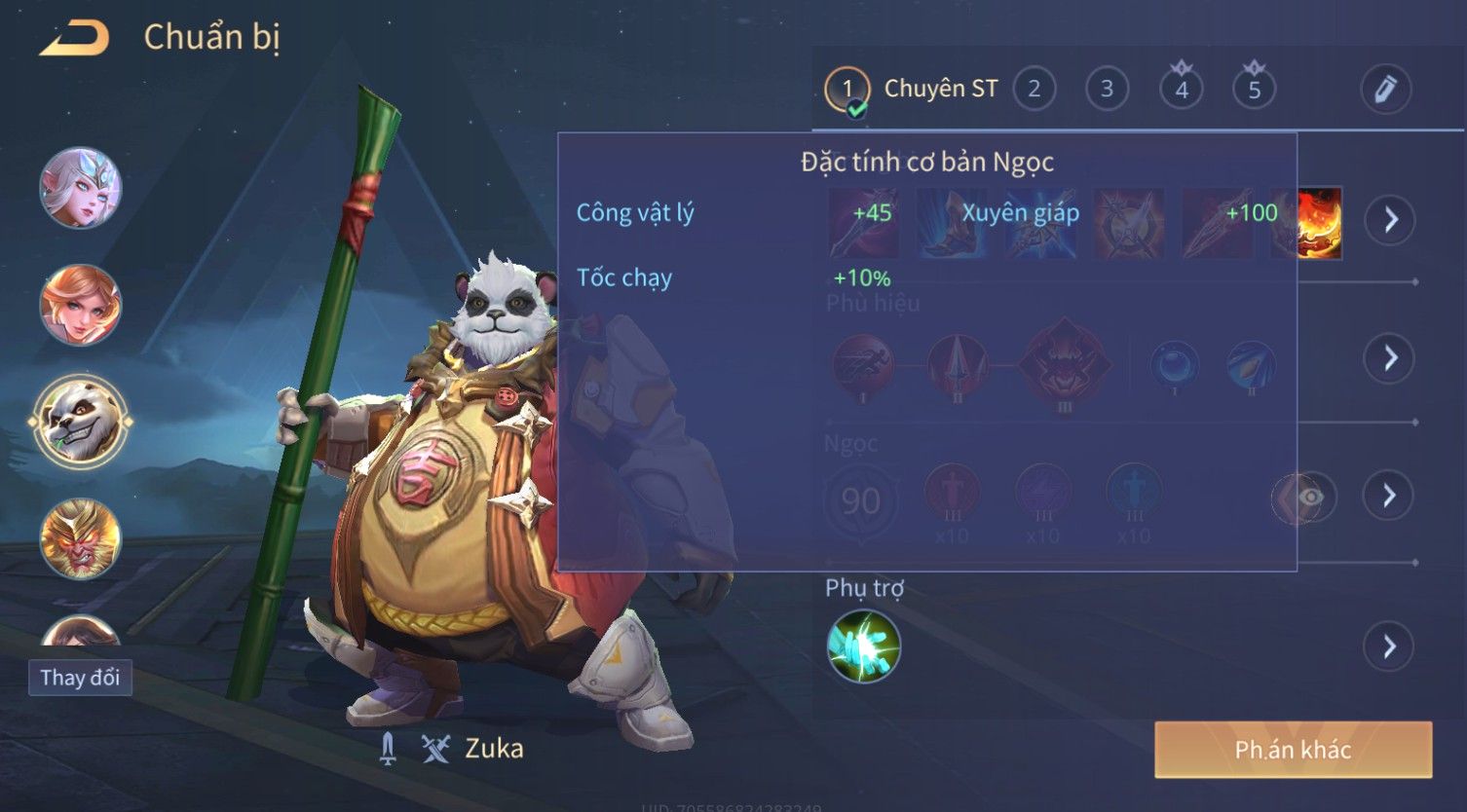Choose the golden monkey hero portrait

click(81, 538)
